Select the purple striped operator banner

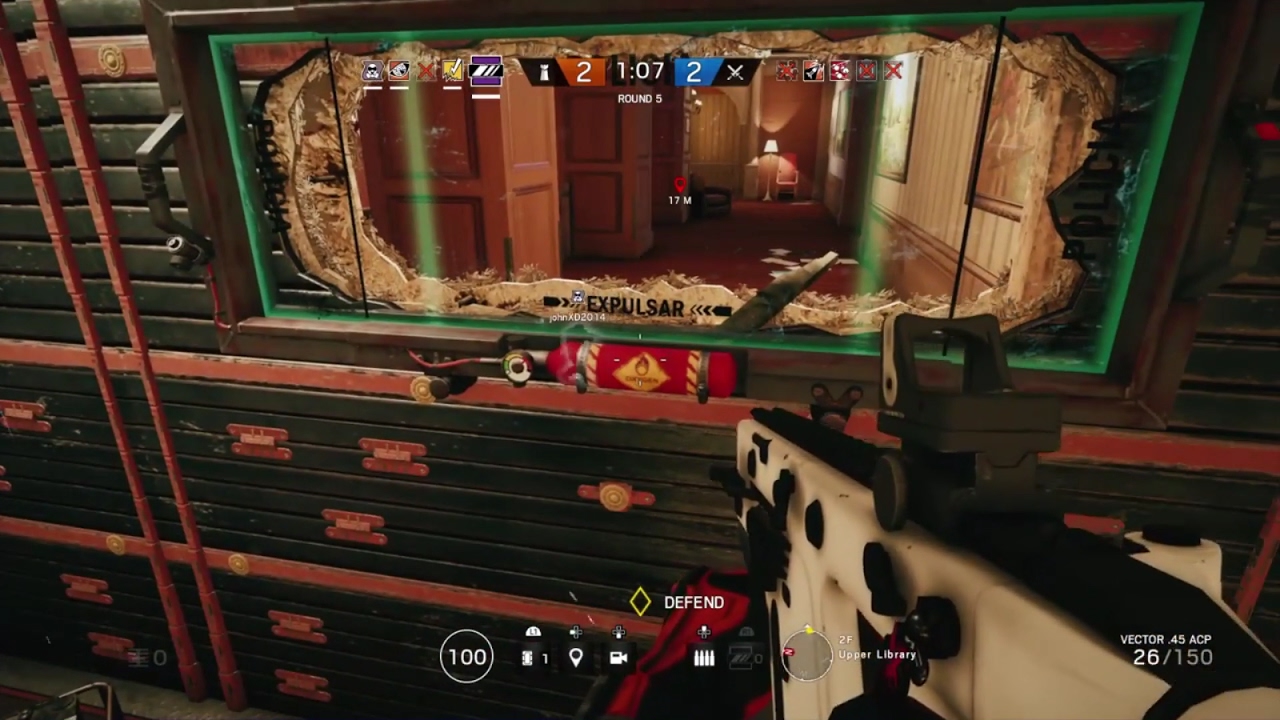pyautogui.click(x=484, y=70)
